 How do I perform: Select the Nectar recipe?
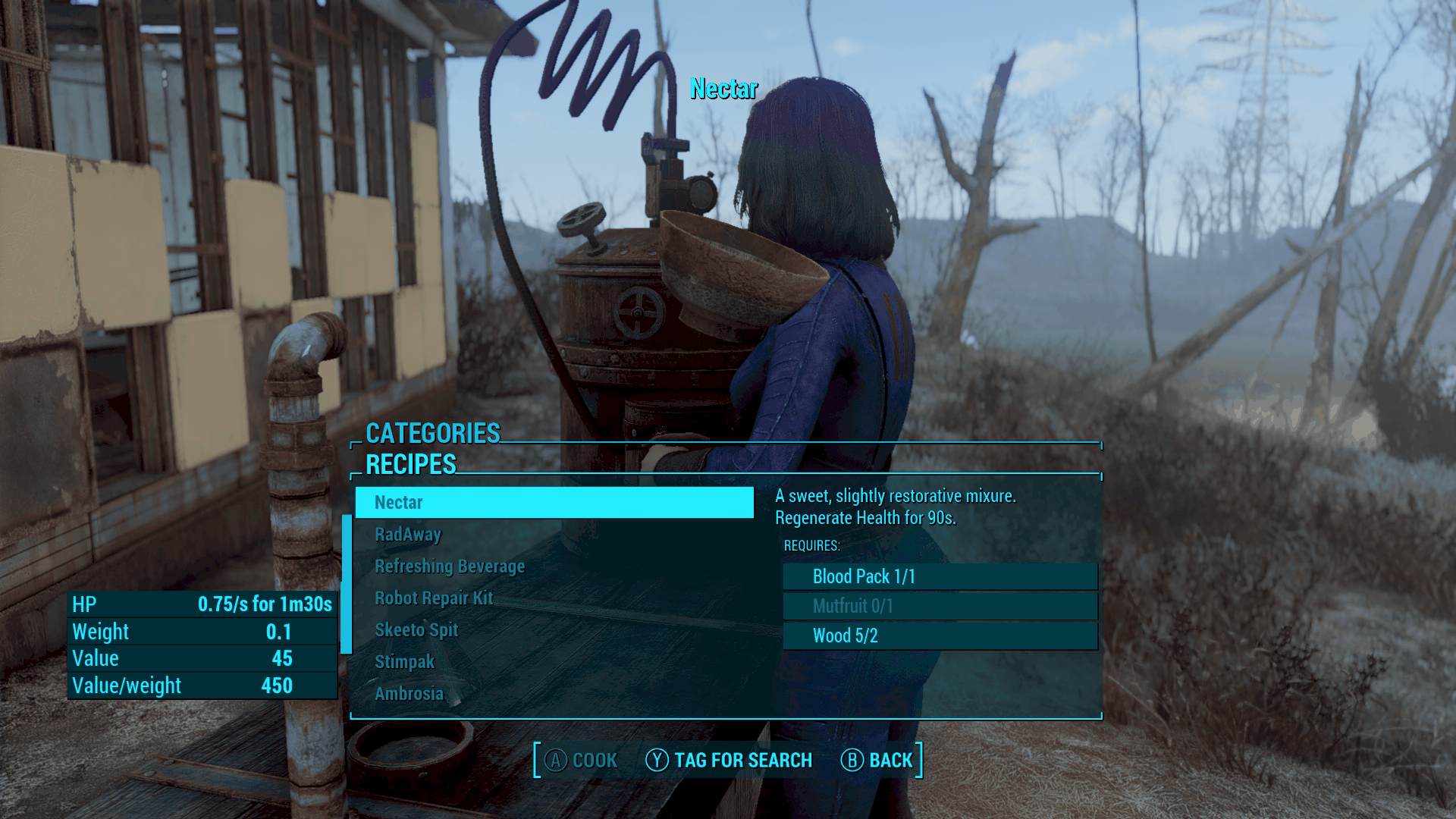554,502
